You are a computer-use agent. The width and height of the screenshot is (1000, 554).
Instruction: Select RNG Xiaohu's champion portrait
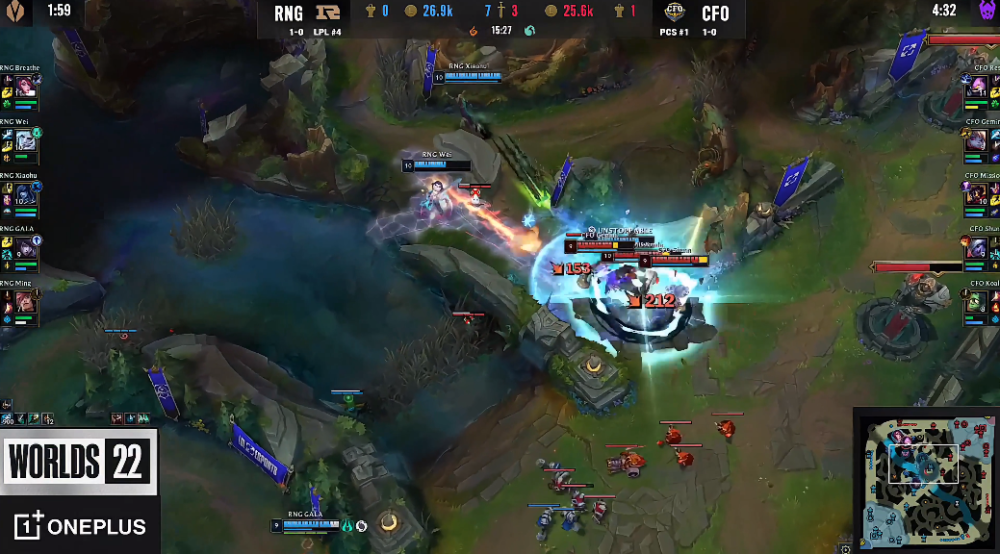click(25, 194)
